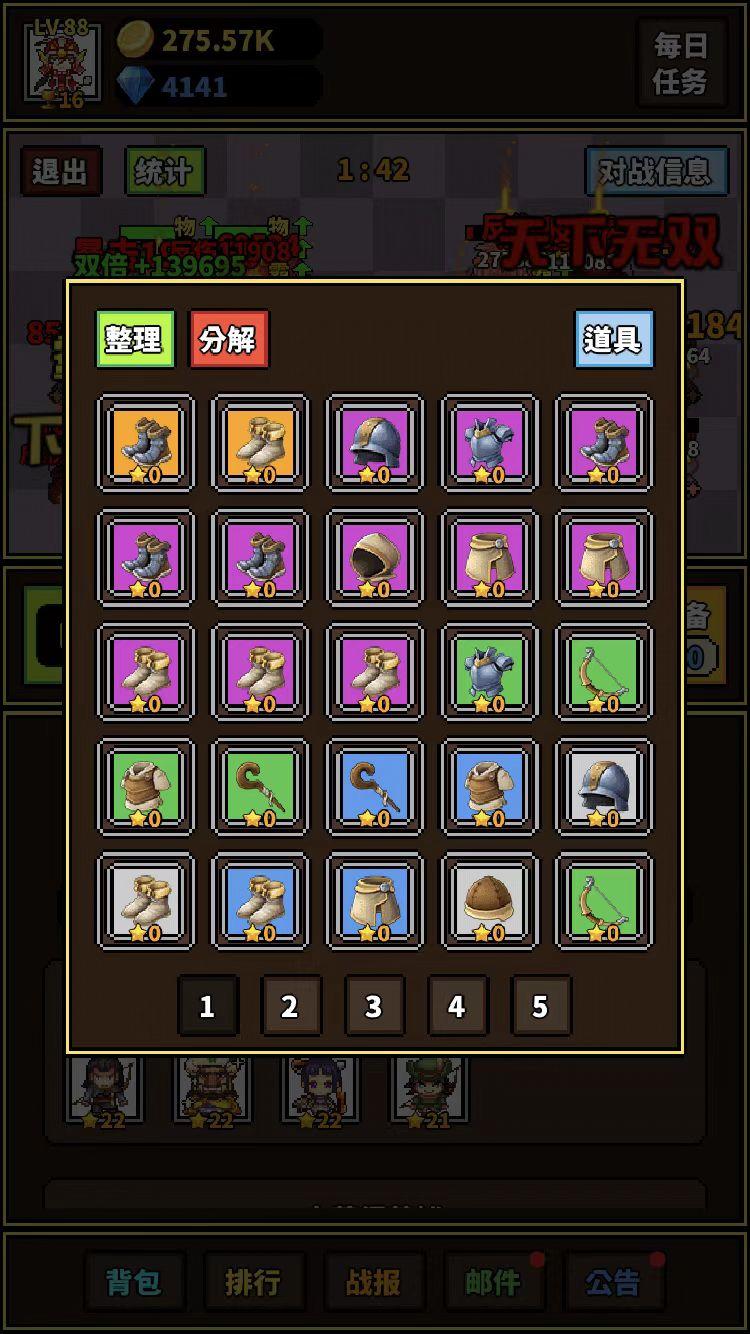Select the blue tunic armor slot
Screen dimensions: 750x1334
490,787
